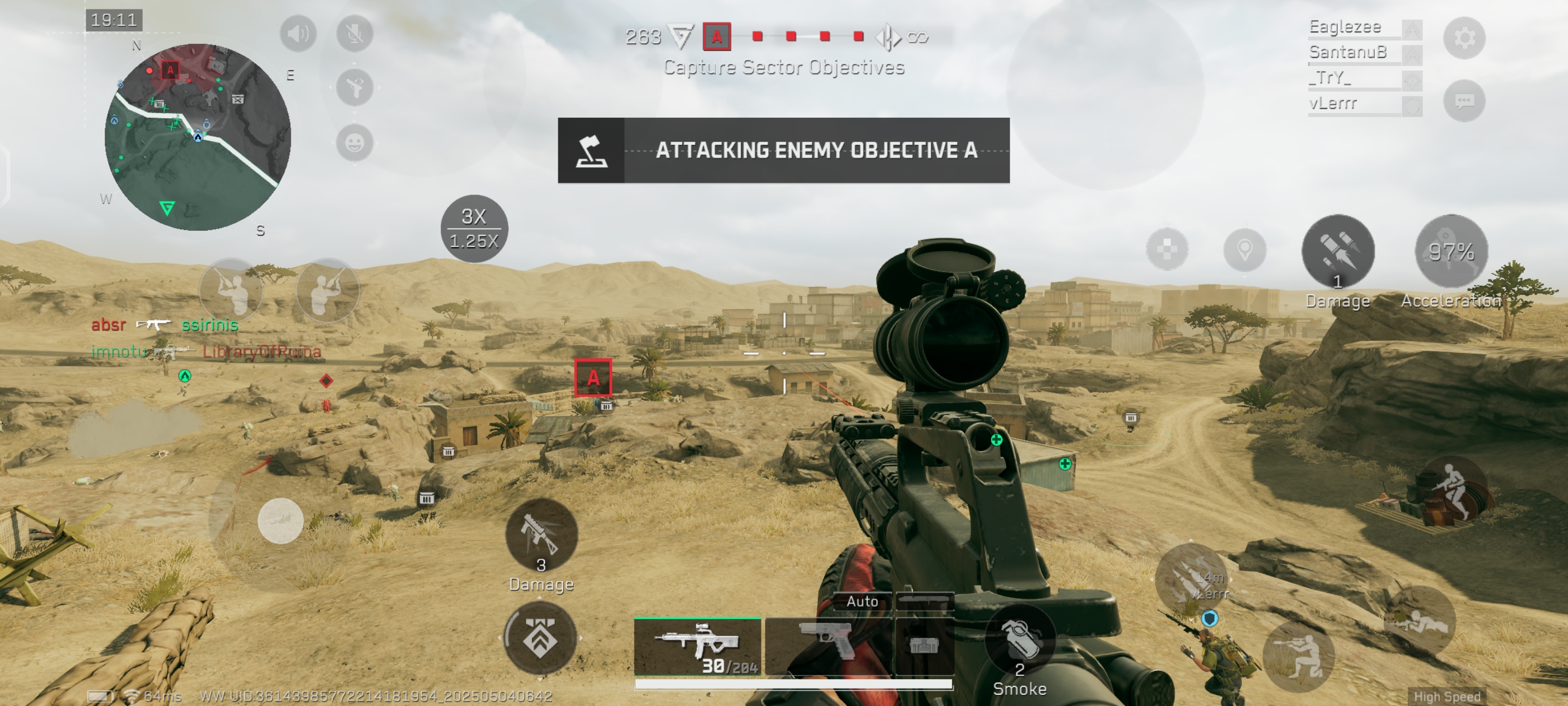Open the ammo box gadget slot

pos(923,645)
